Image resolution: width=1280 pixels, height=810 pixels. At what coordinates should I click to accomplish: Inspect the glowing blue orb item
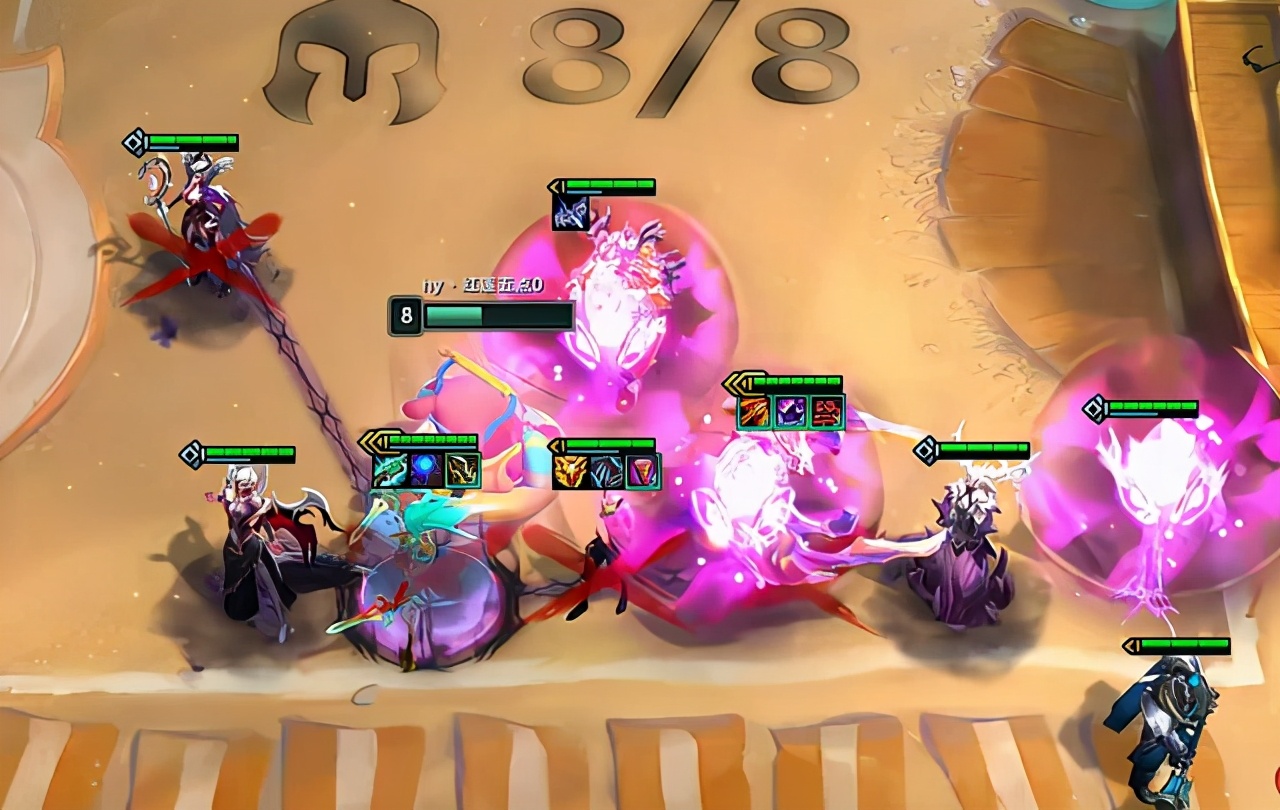pyautogui.click(x=426, y=470)
